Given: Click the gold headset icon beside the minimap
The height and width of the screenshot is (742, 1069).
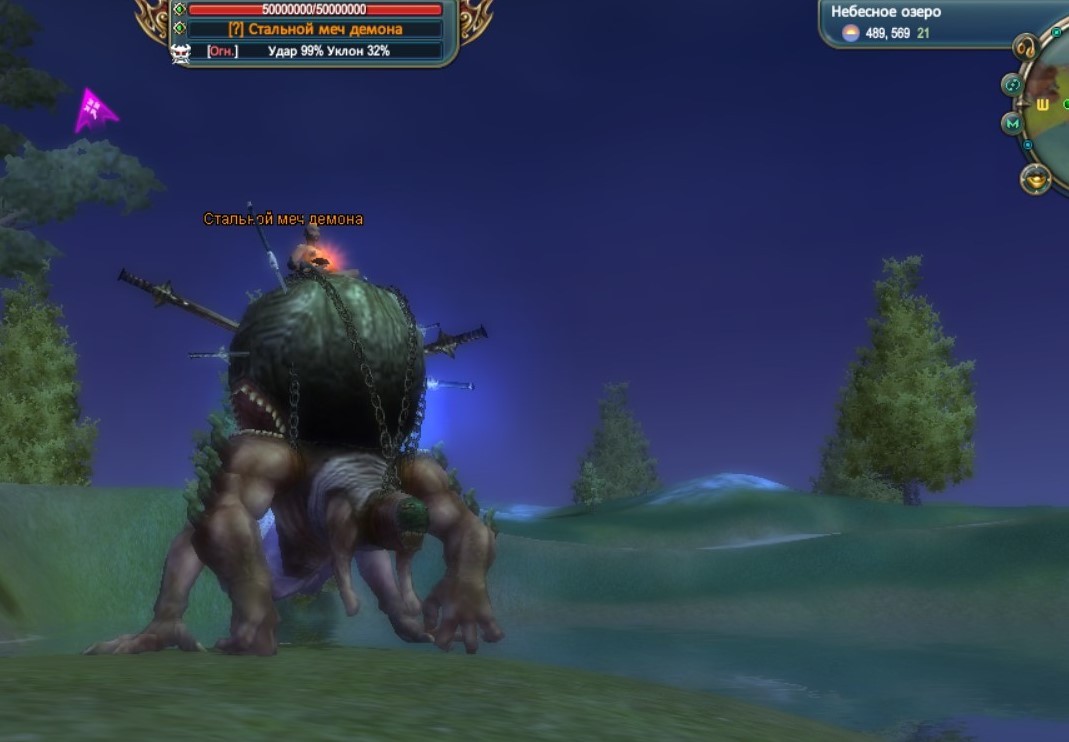Looking at the screenshot, I should tap(1026, 47).
